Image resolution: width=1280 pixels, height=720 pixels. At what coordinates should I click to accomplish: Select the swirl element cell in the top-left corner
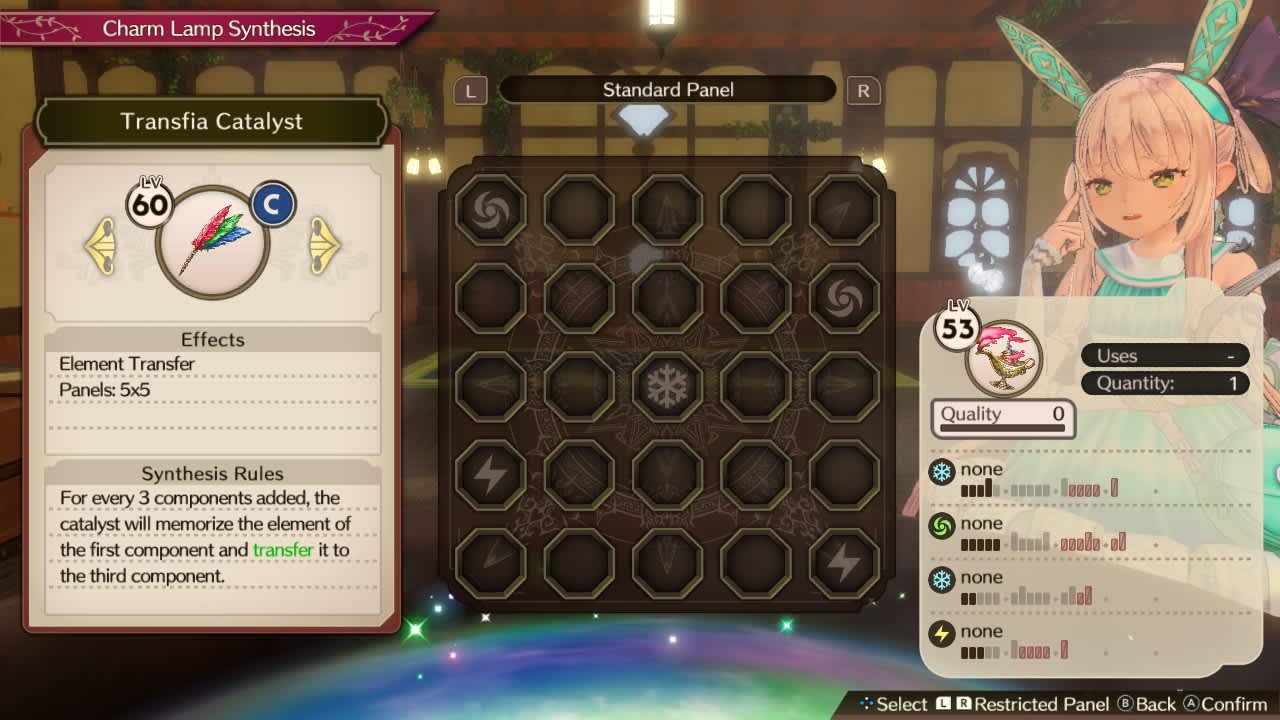click(x=489, y=208)
